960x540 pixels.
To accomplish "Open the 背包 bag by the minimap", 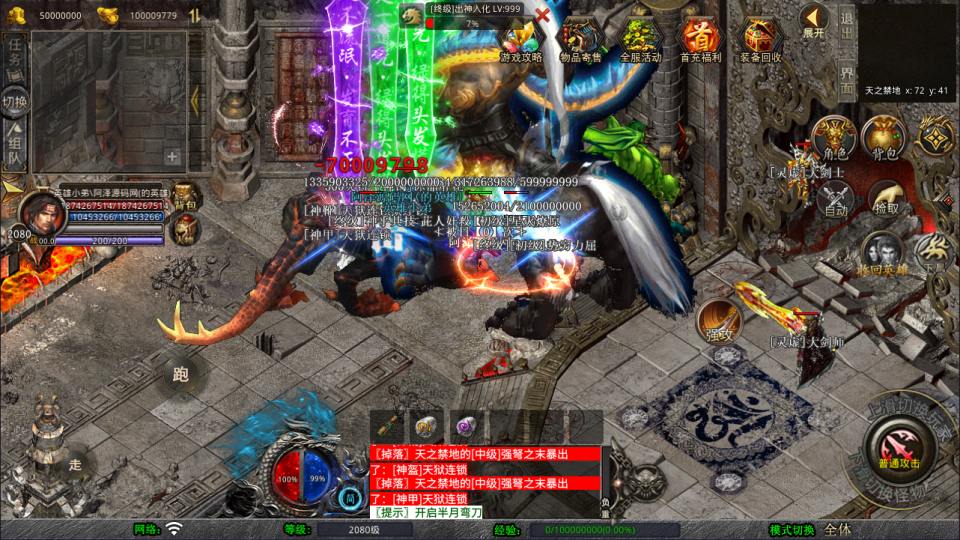I will [x=884, y=139].
